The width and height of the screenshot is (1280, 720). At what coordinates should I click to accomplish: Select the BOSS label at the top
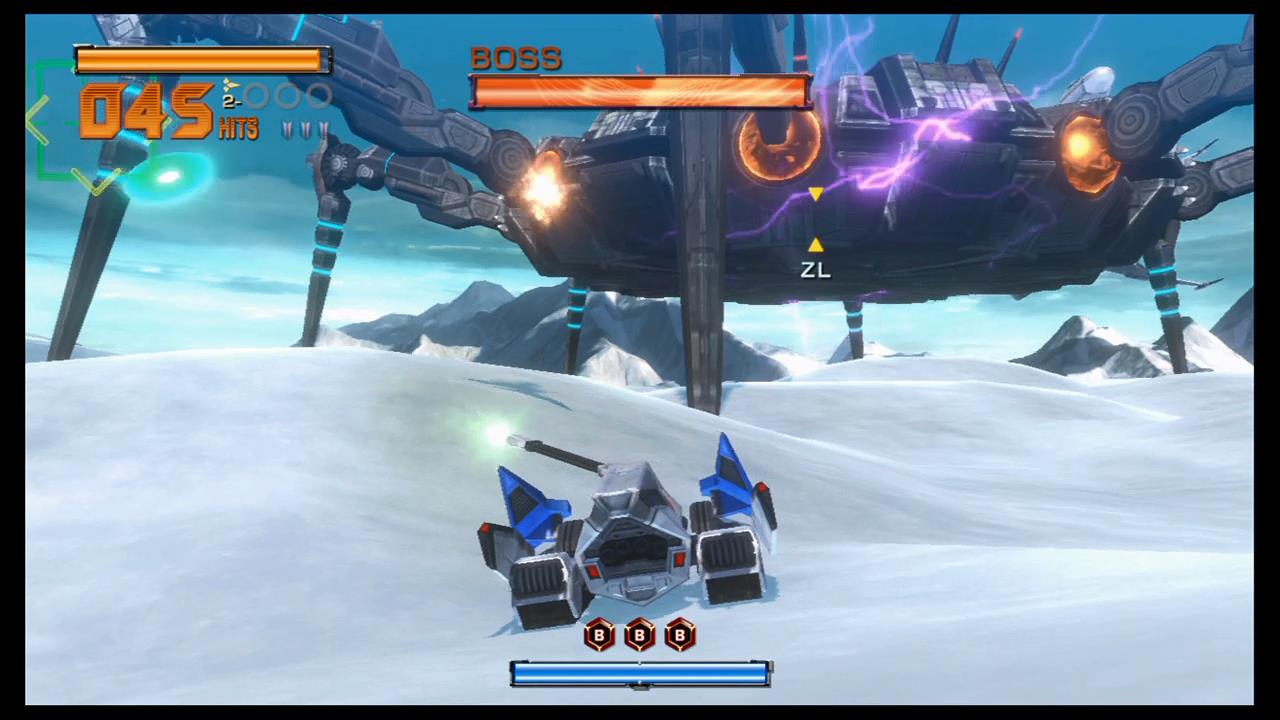tap(516, 57)
